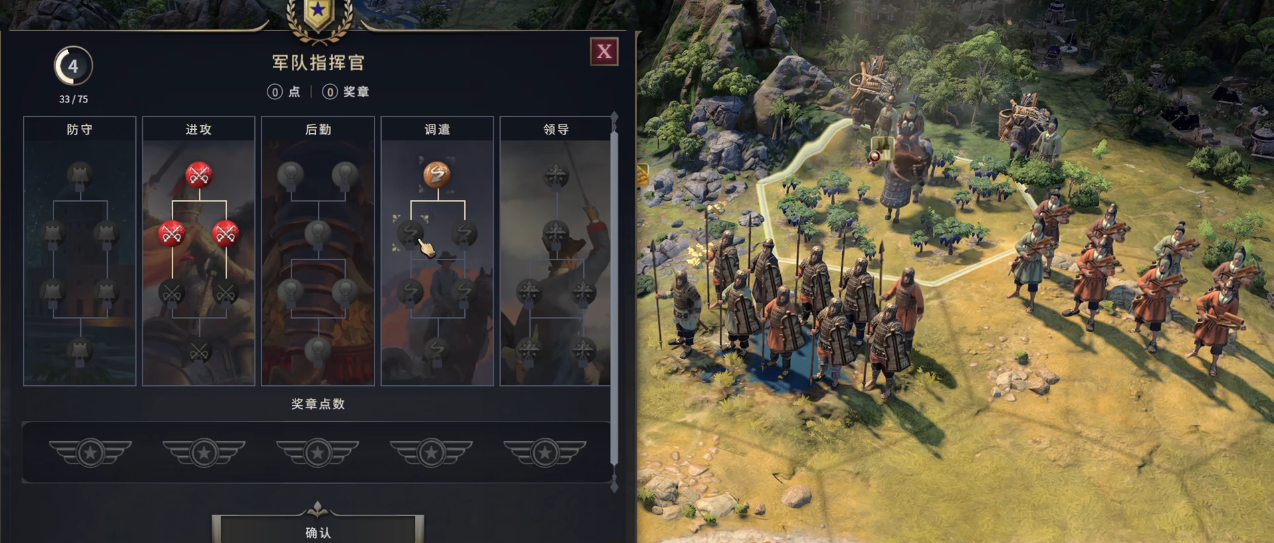Choose the top promotion in the 领导 tree

556,176
